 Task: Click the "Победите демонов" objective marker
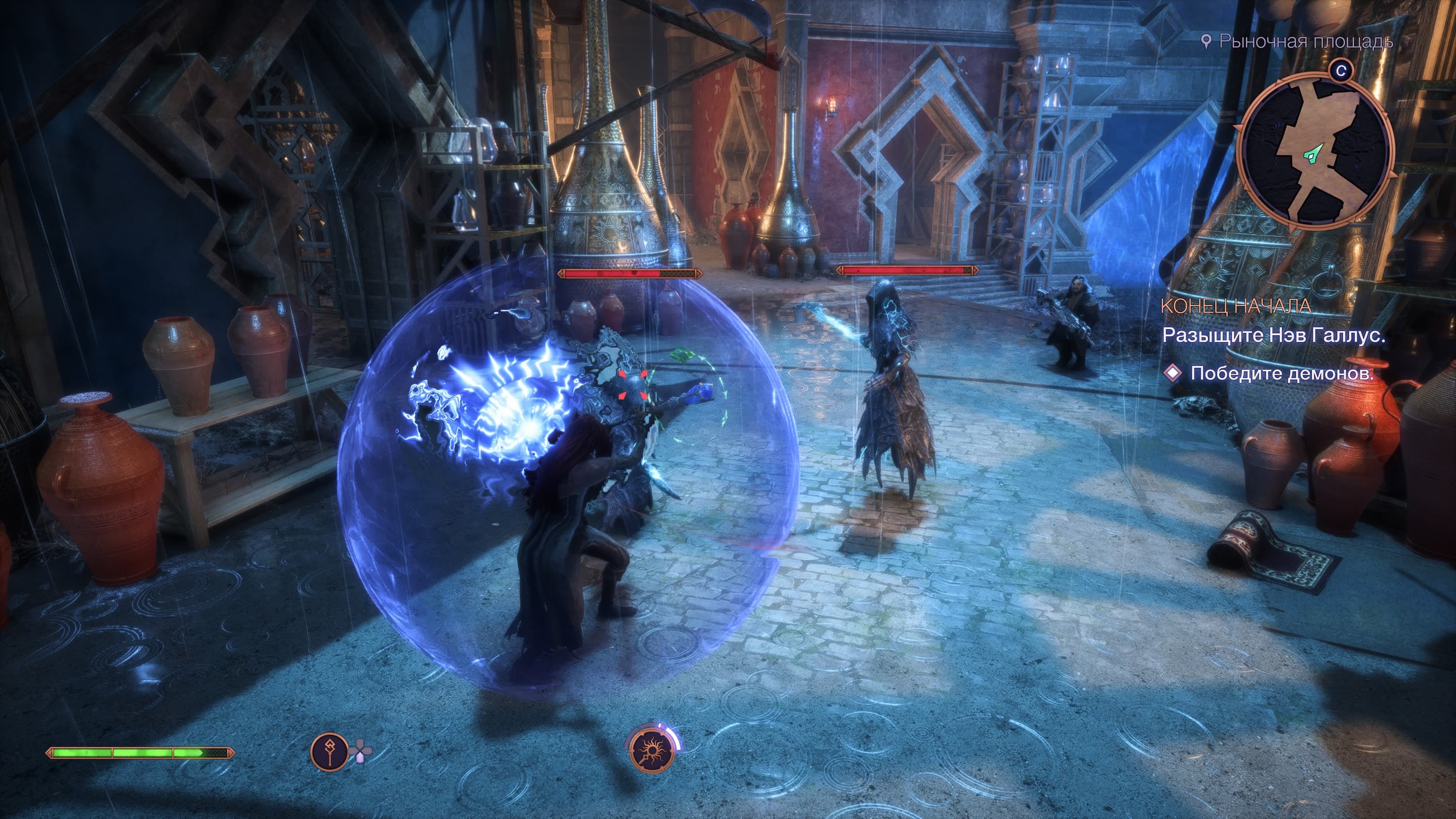point(1174,373)
